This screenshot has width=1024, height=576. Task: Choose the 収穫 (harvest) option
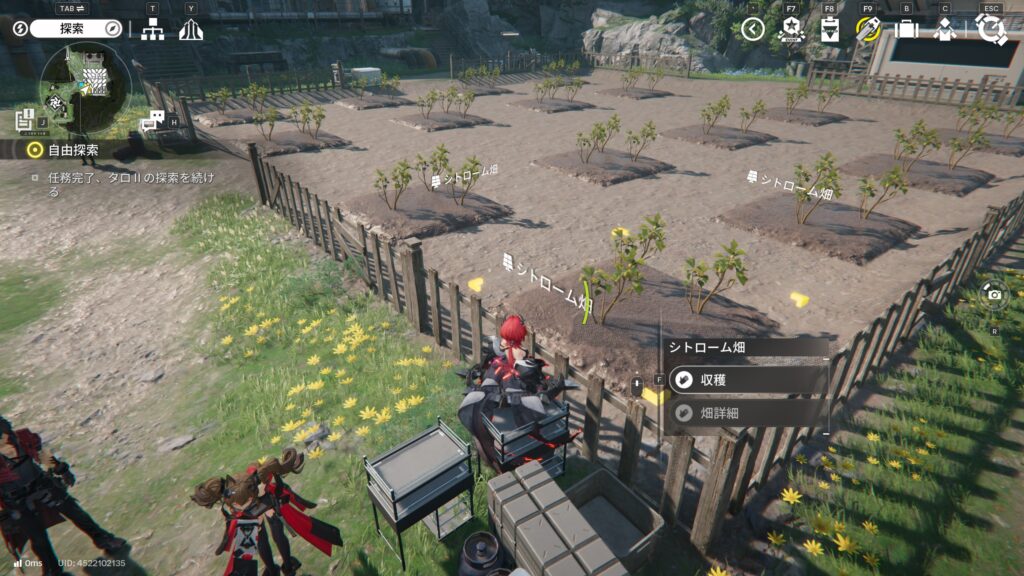745,380
